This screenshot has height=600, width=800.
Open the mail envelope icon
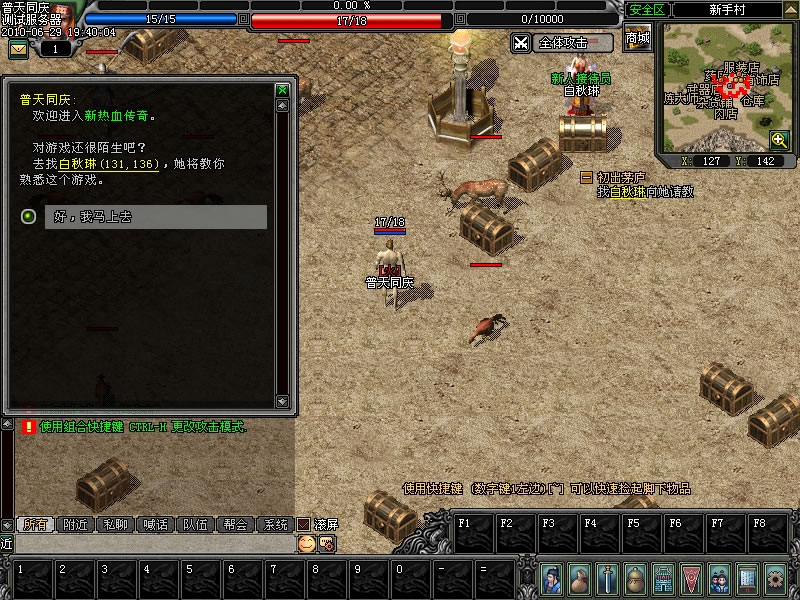(19, 49)
